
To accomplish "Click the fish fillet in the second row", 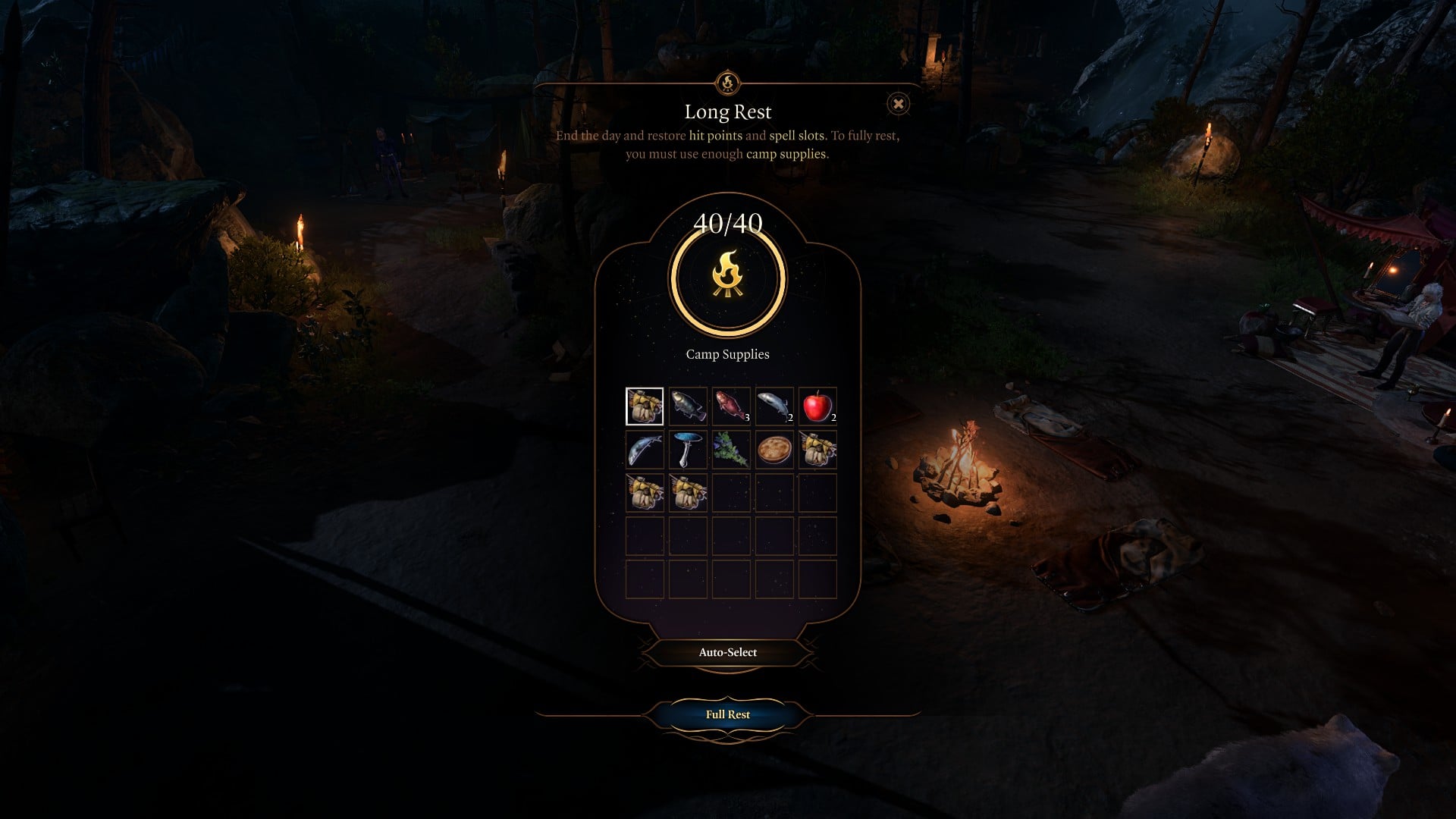I will [645, 450].
